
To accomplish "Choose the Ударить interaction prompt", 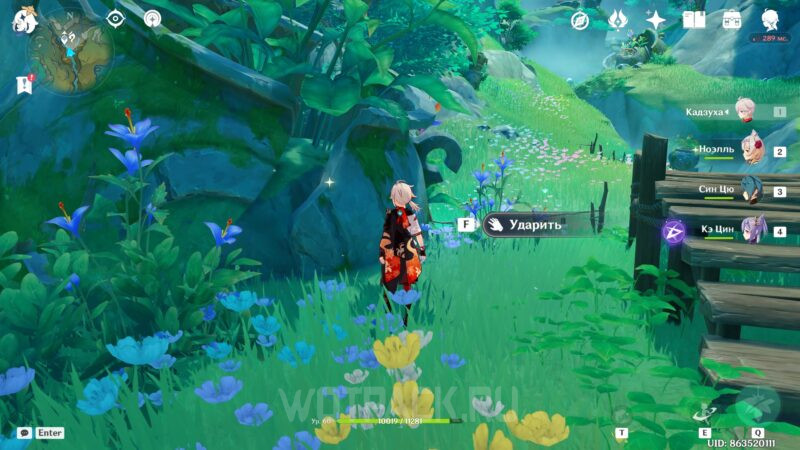I will pyautogui.click(x=535, y=225).
